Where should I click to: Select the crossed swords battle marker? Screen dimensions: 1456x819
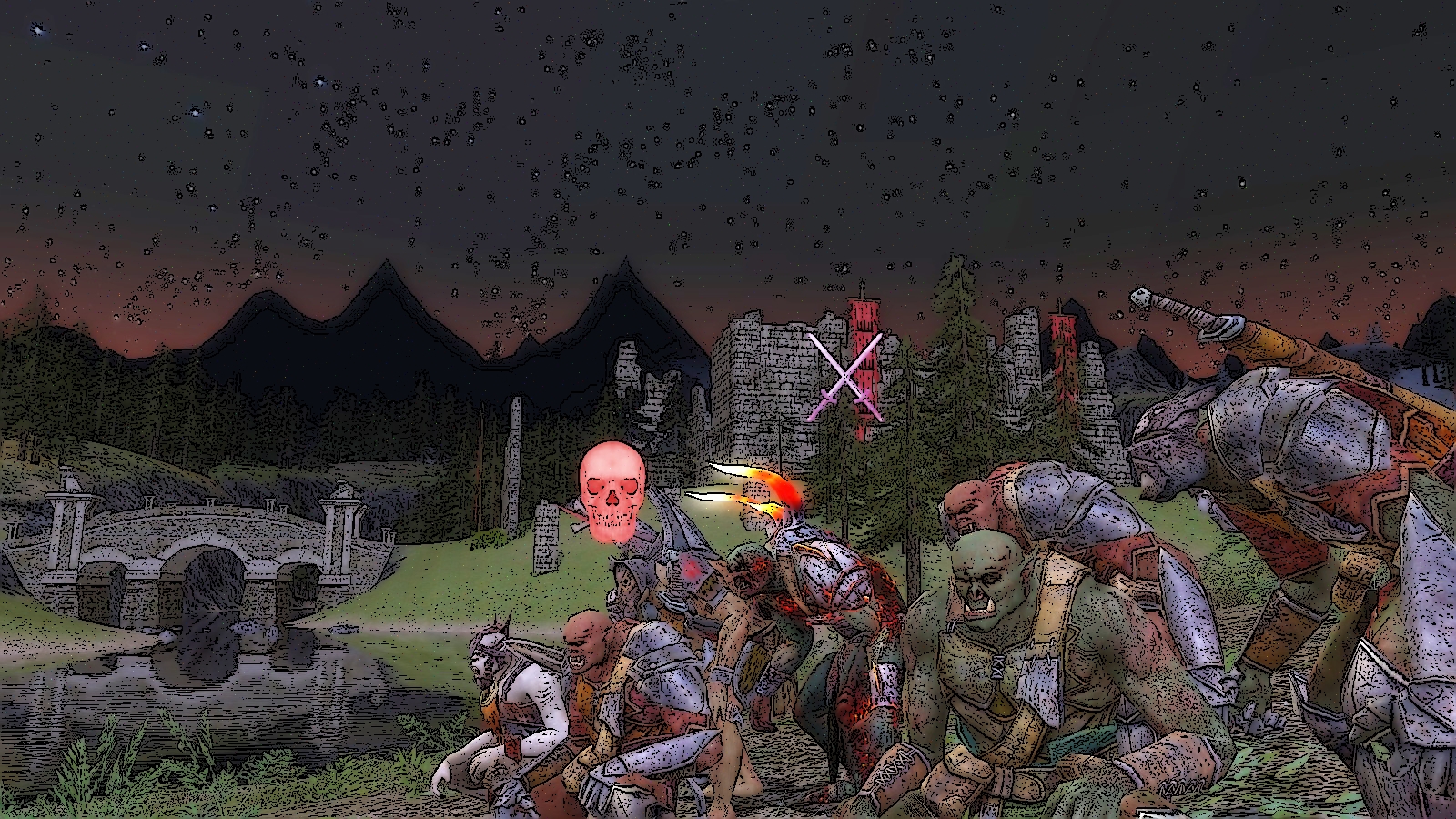[x=845, y=377]
